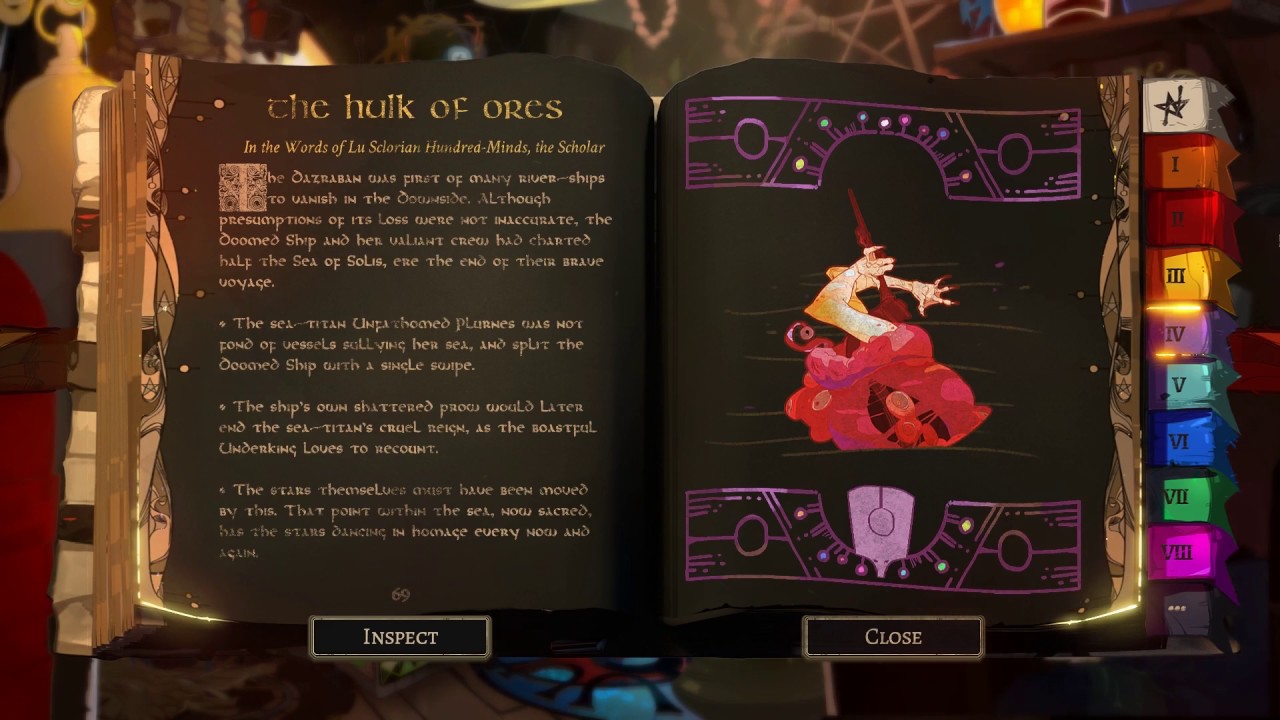
Task: Close the book
Action: point(893,637)
